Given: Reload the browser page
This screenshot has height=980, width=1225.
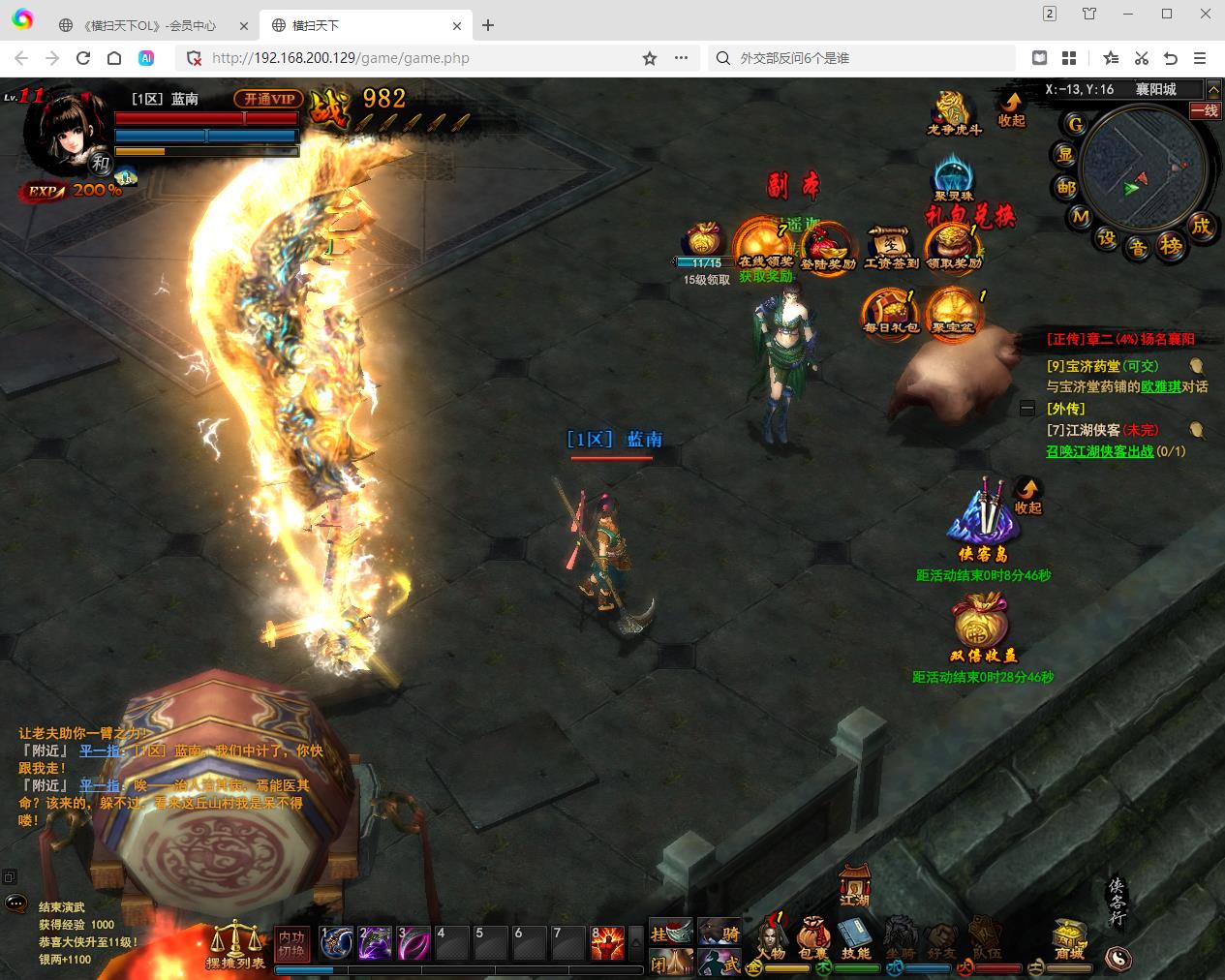Looking at the screenshot, I should [x=83, y=58].
